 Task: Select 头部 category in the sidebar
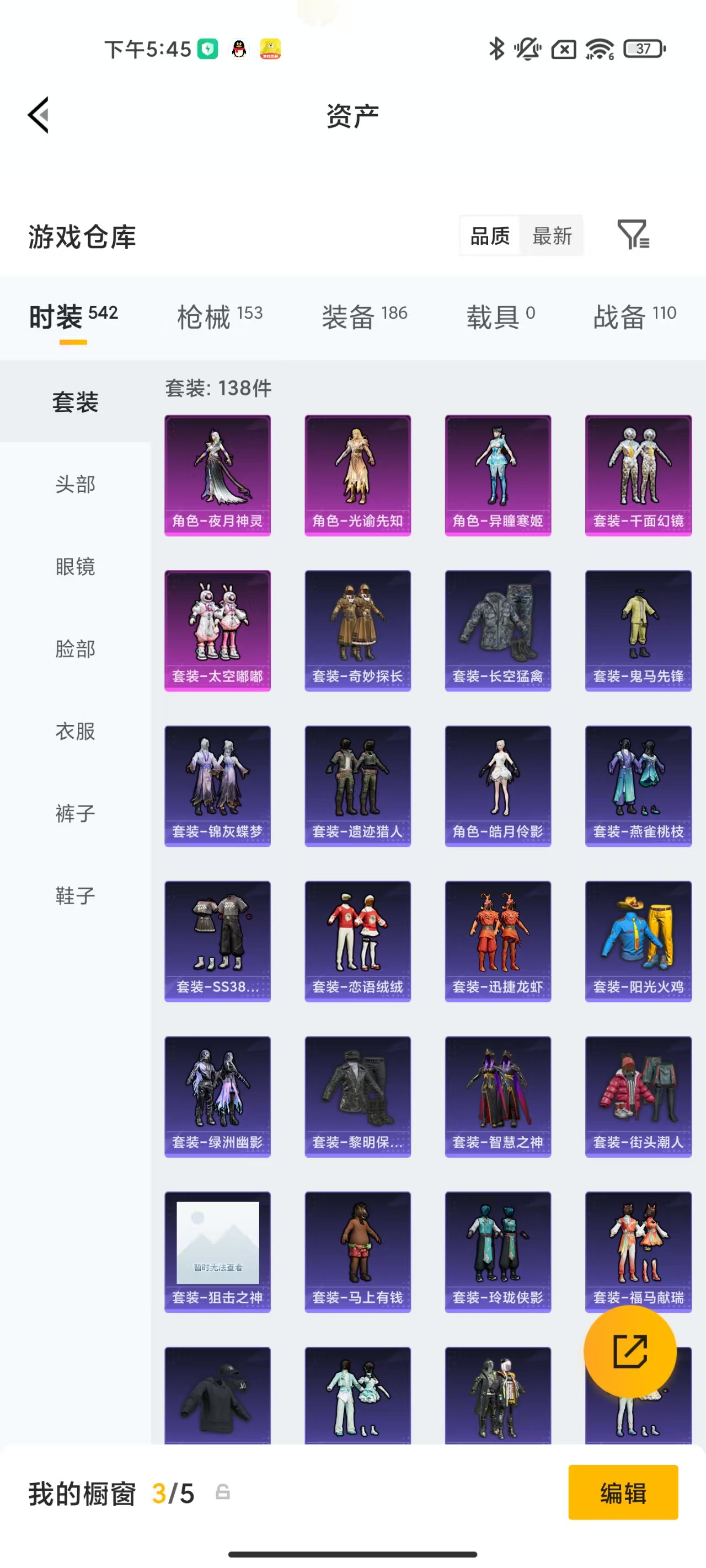point(76,484)
